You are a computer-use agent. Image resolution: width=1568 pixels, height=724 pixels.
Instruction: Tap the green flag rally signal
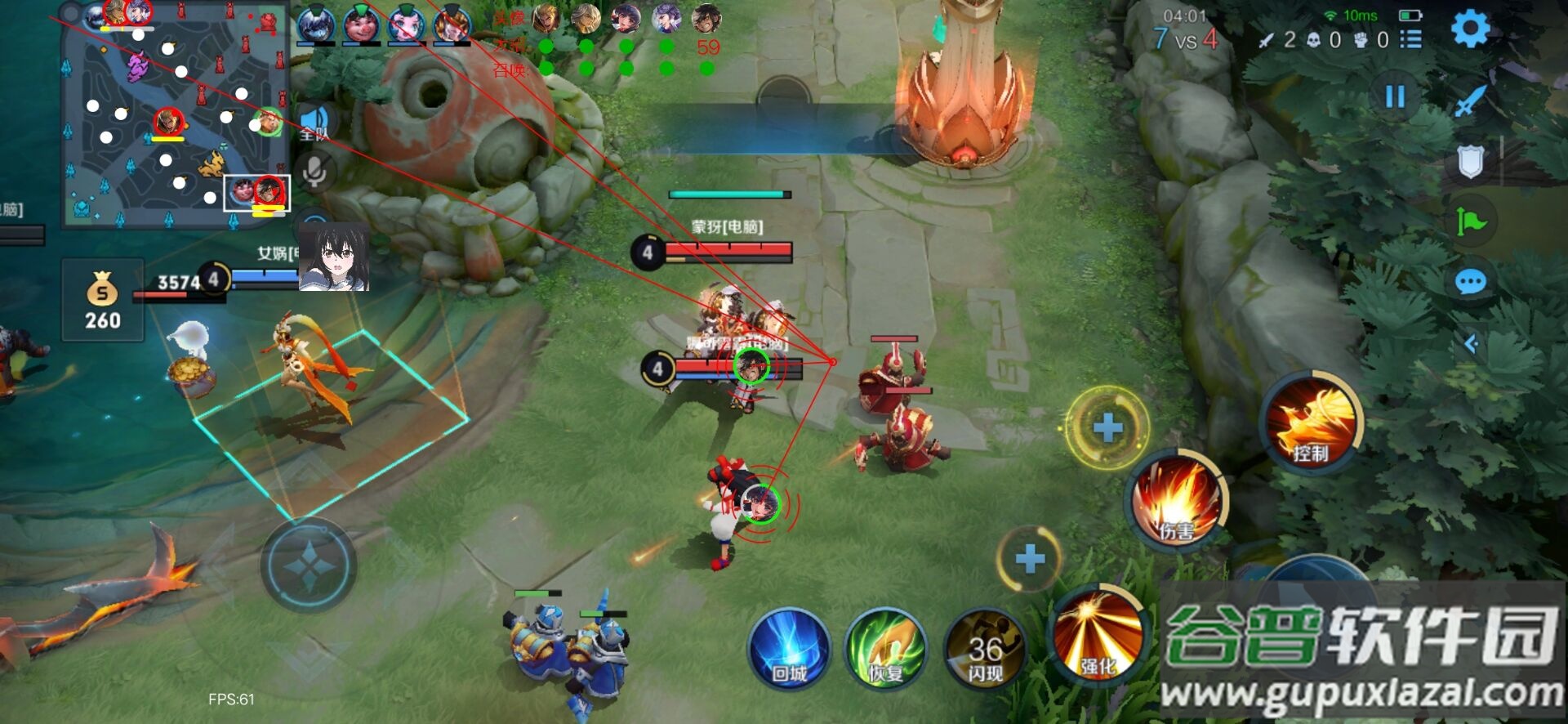[x=1471, y=221]
